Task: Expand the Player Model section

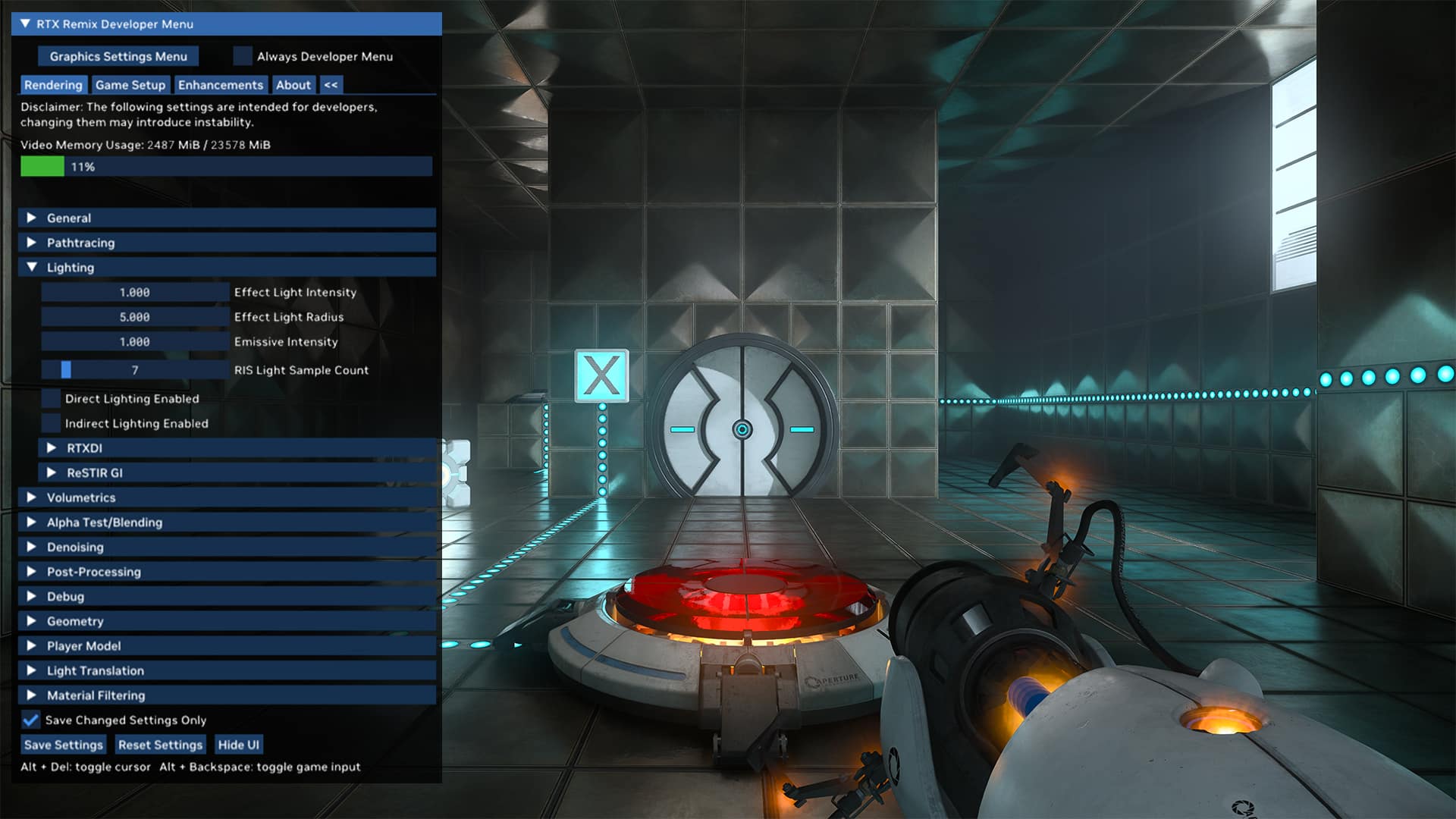Action: point(32,646)
